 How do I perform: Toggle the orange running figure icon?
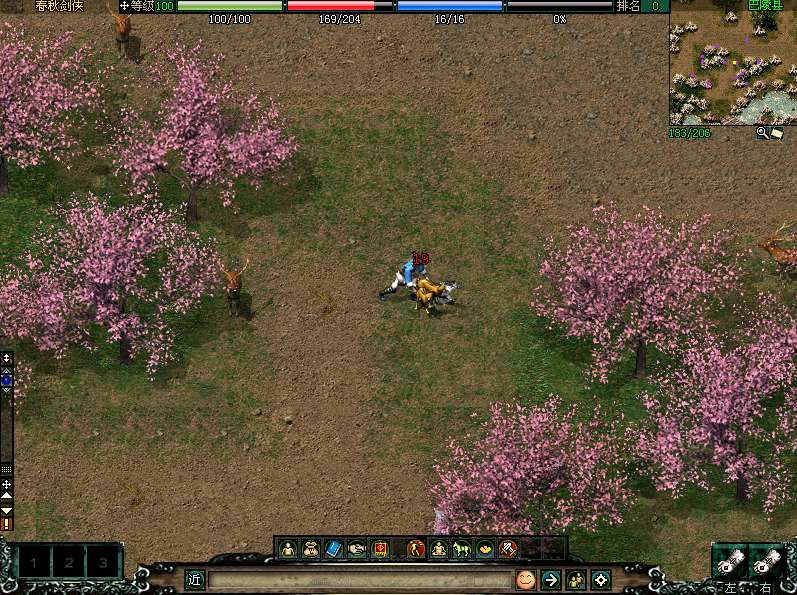(x=414, y=548)
